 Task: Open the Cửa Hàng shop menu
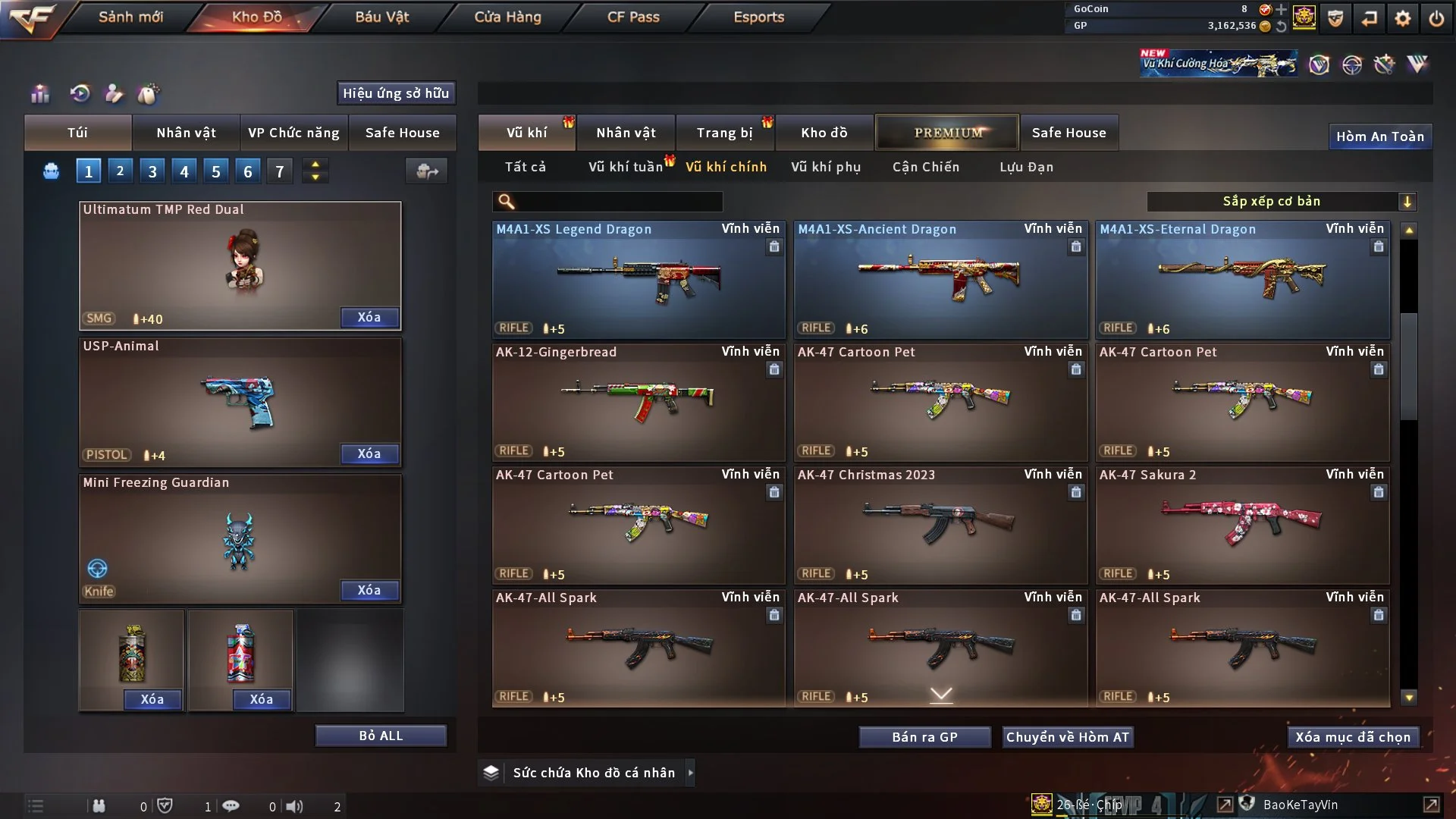click(507, 17)
